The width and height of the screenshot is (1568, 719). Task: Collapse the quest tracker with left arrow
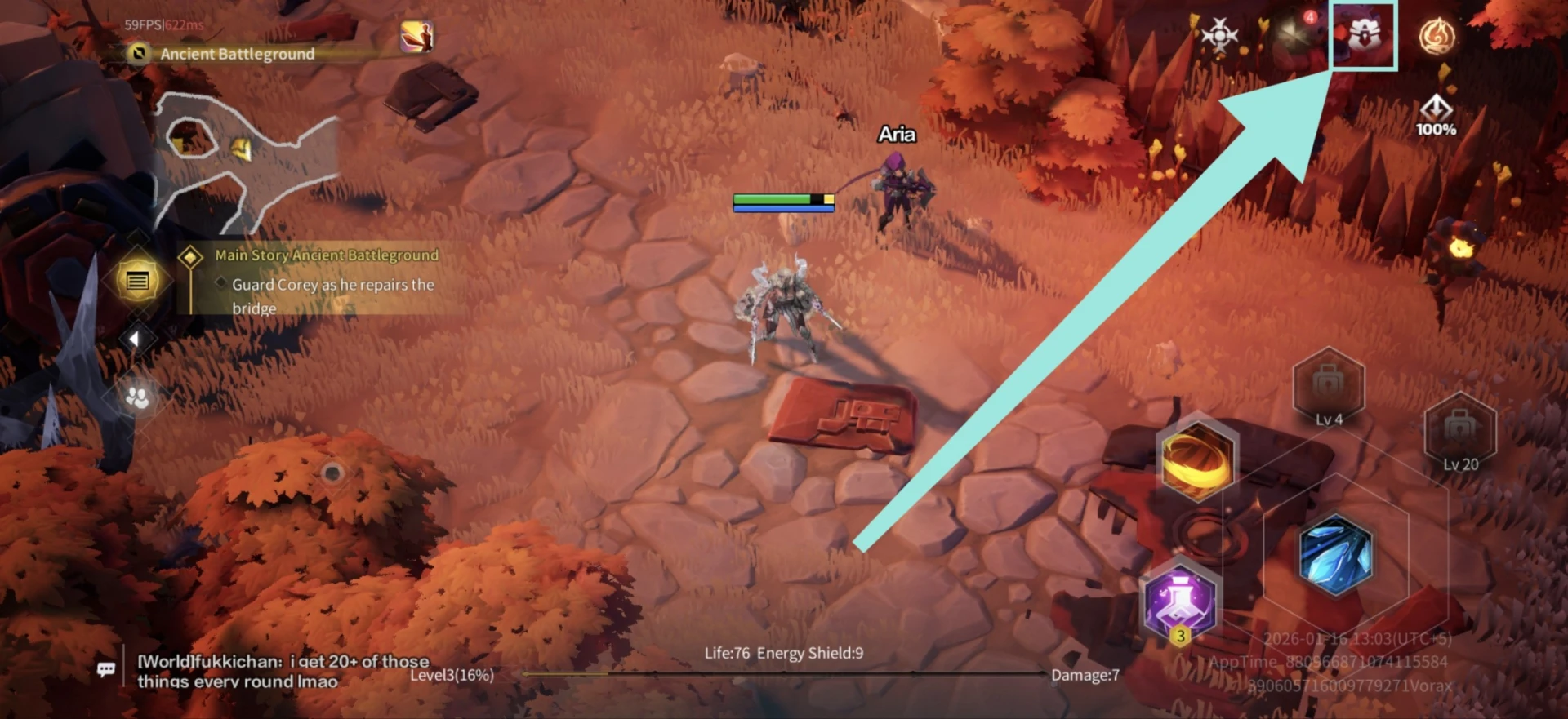[x=135, y=339]
